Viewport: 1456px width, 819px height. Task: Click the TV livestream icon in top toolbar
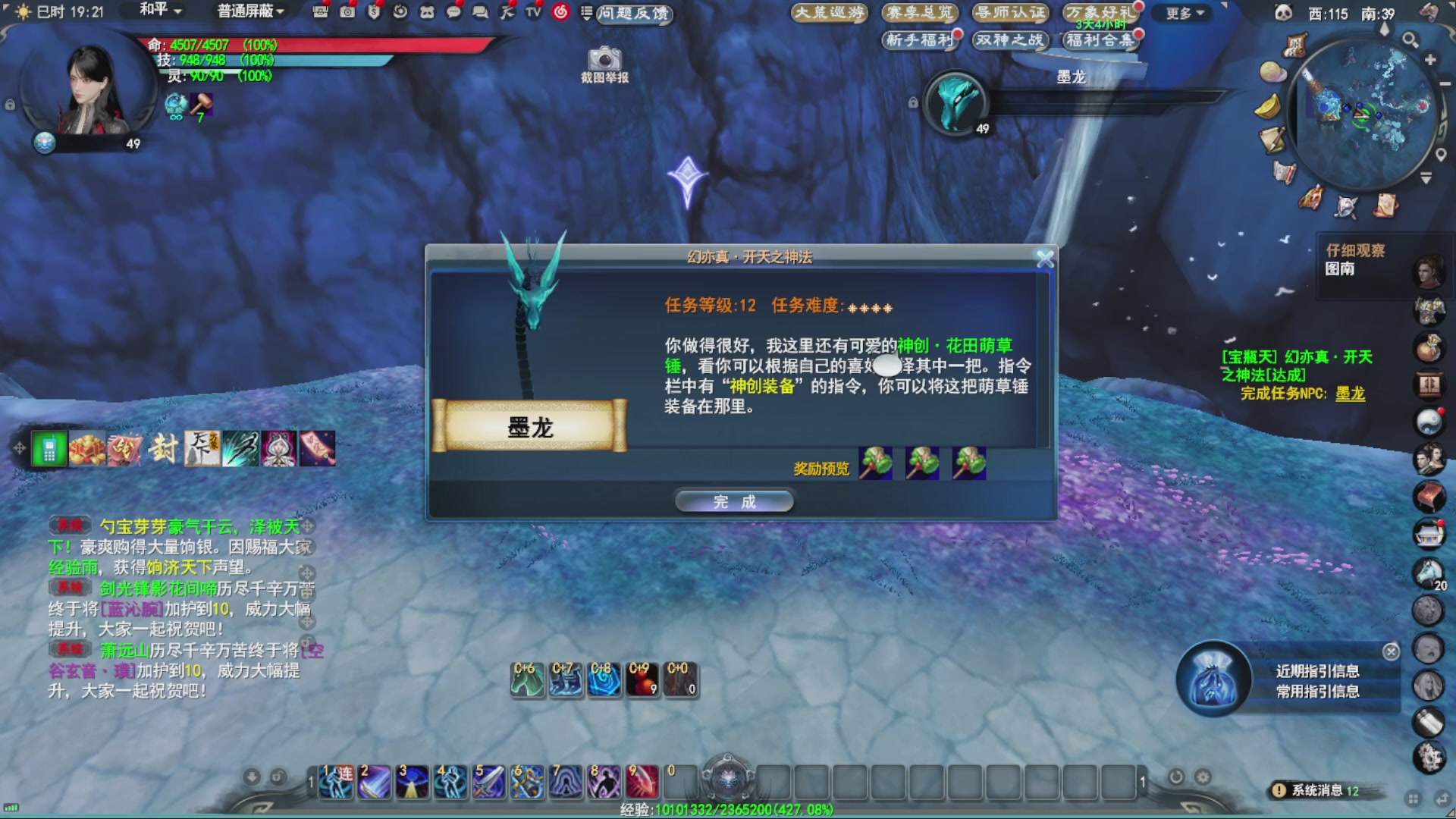534,11
